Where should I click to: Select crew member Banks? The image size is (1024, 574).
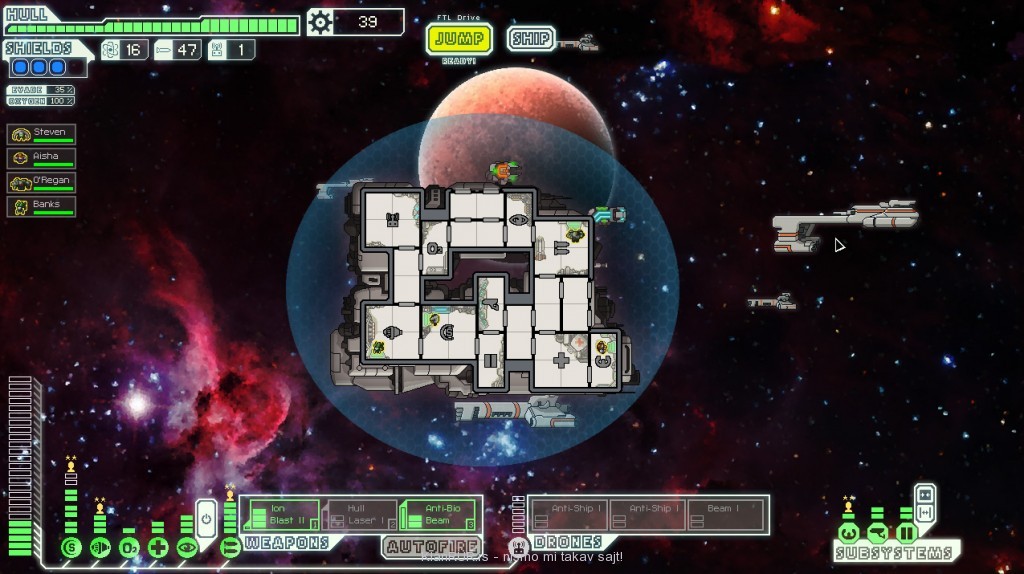pyautogui.click(x=42, y=206)
